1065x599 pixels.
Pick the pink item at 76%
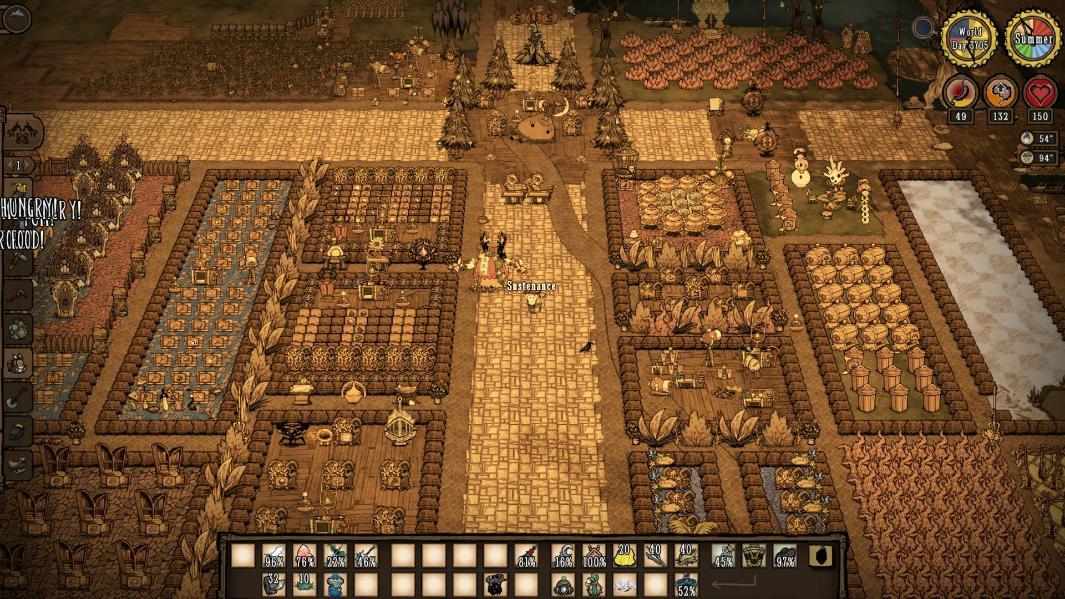pos(305,556)
